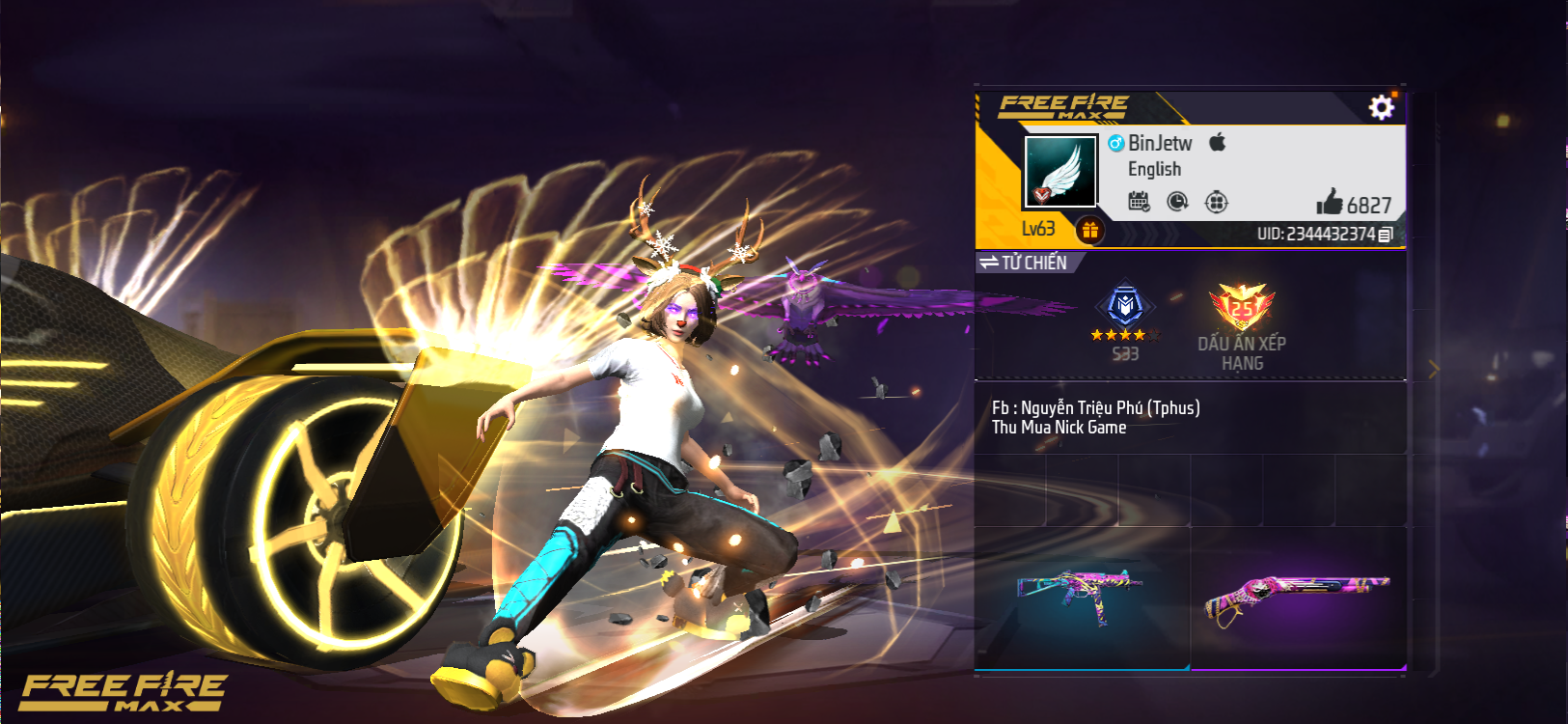Click the clock icon in the profile card
The width and height of the screenshot is (1568, 724).
(x=1177, y=202)
